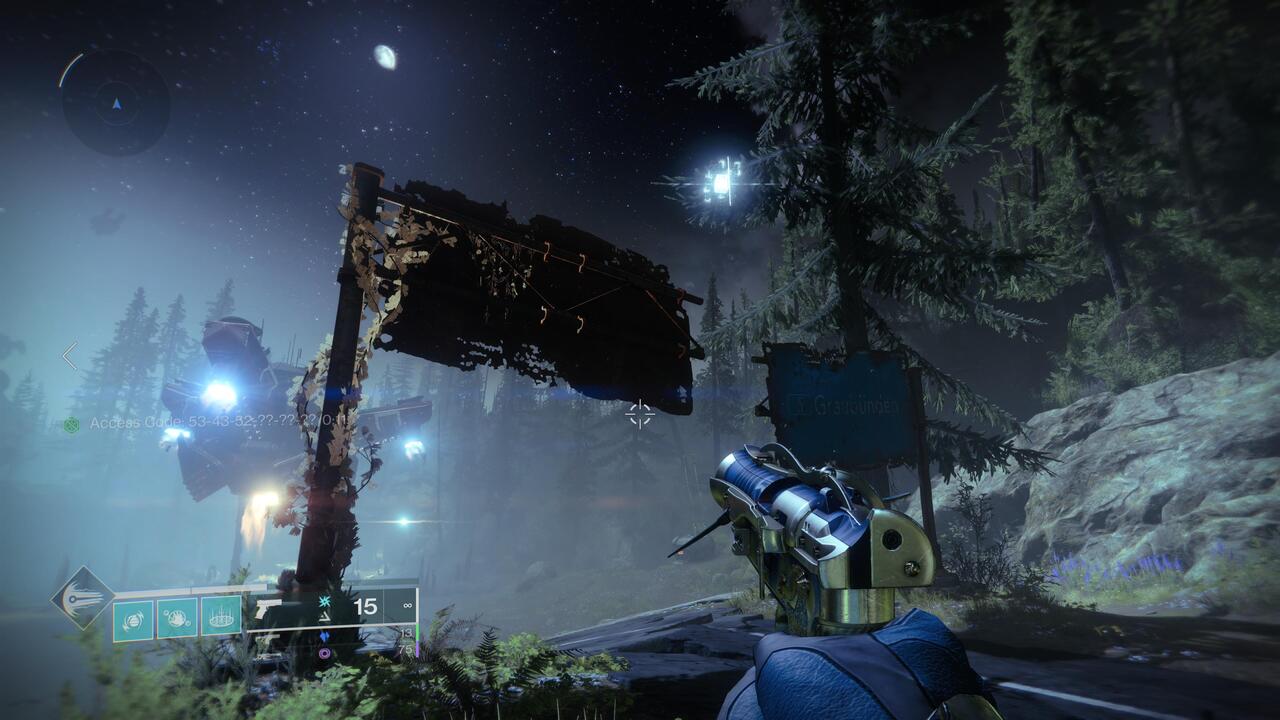Click the ammo count reading 15
This screenshot has height=720, width=1280.
364,606
